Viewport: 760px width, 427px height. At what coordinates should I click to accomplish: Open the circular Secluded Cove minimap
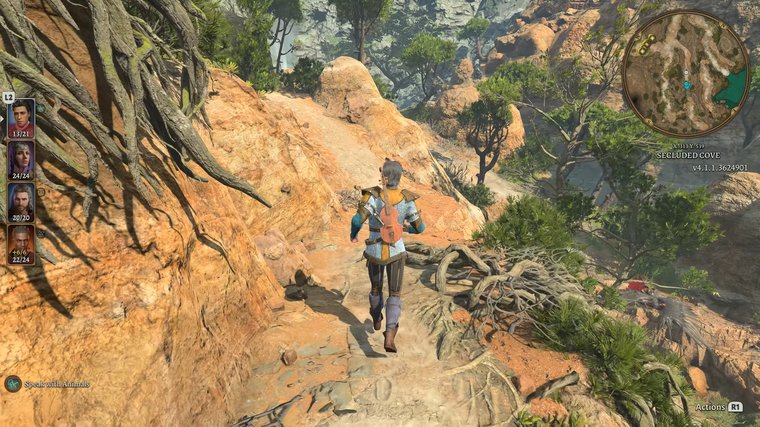pos(685,73)
